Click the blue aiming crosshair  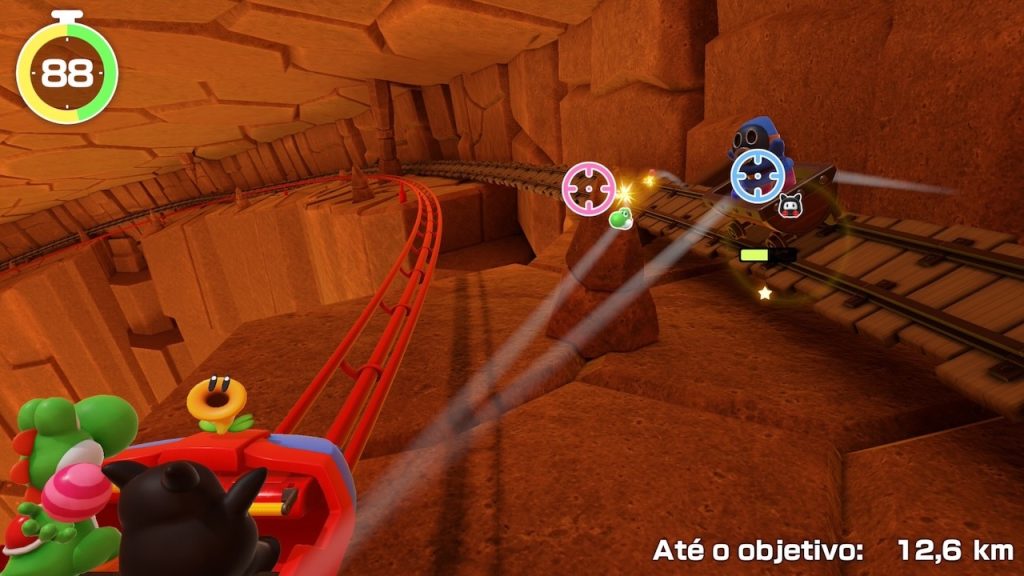click(756, 175)
